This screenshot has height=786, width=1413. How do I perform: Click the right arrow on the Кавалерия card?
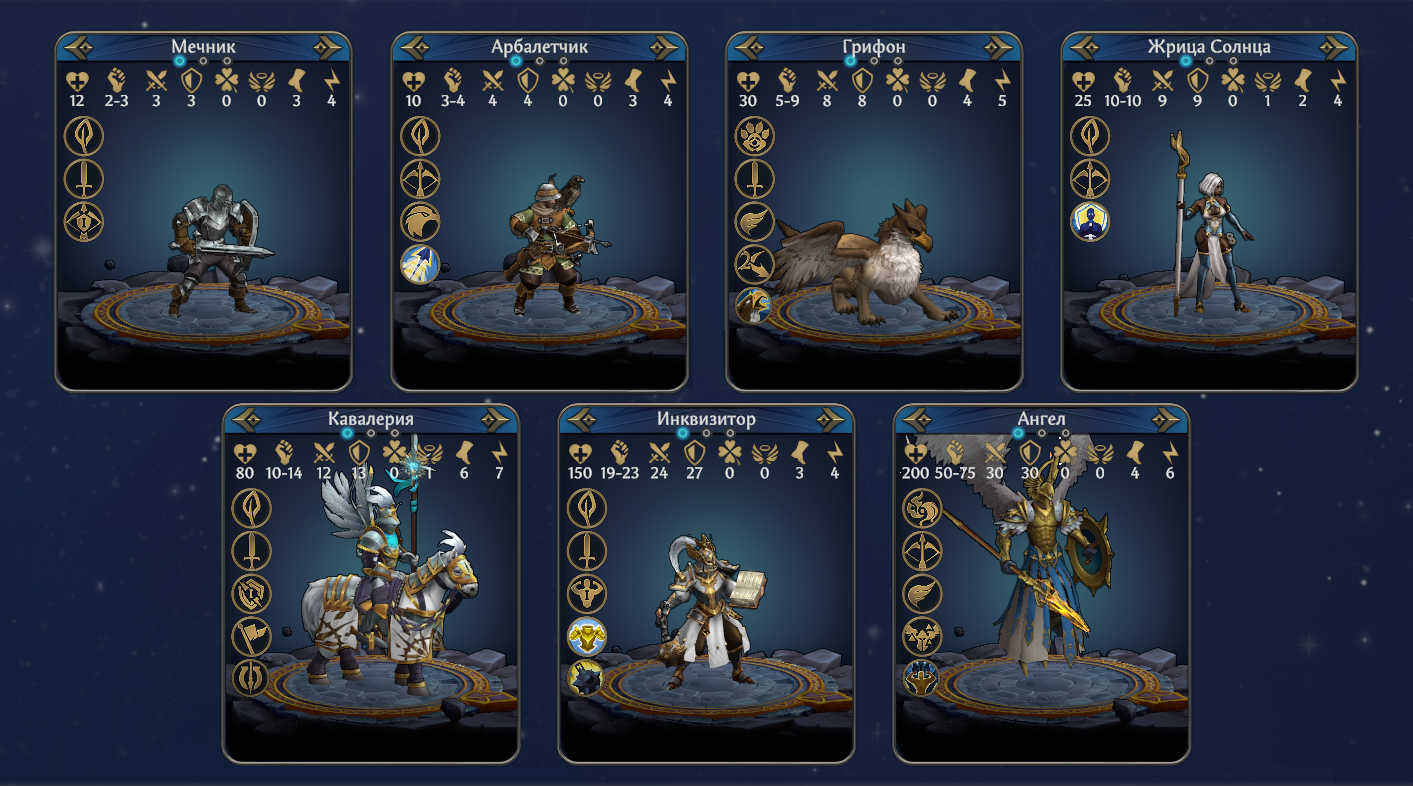click(496, 419)
